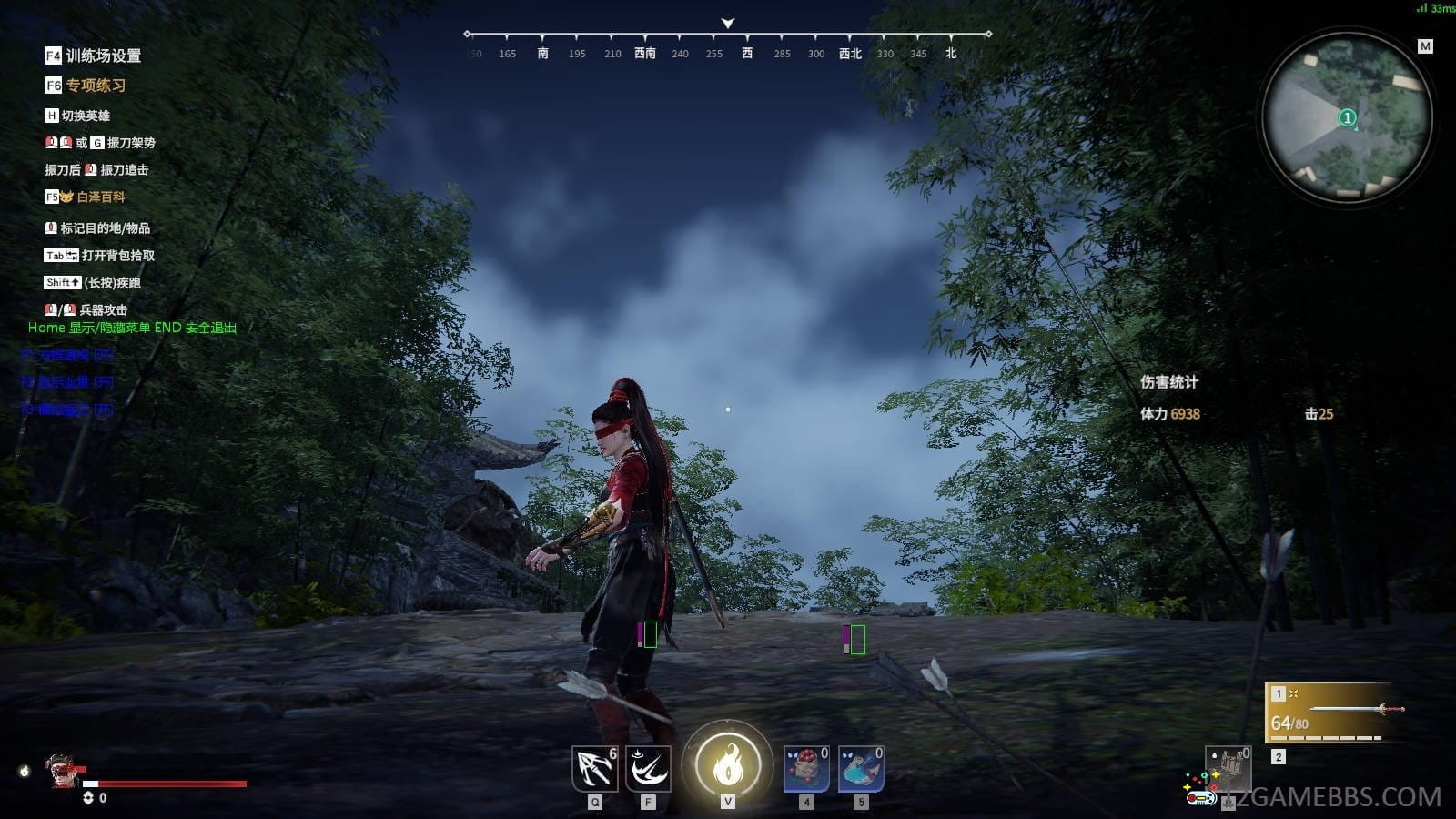Trigger the glowing flame ultimate ability
The width and height of the screenshot is (1456, 819).
(x=727, y=765)
